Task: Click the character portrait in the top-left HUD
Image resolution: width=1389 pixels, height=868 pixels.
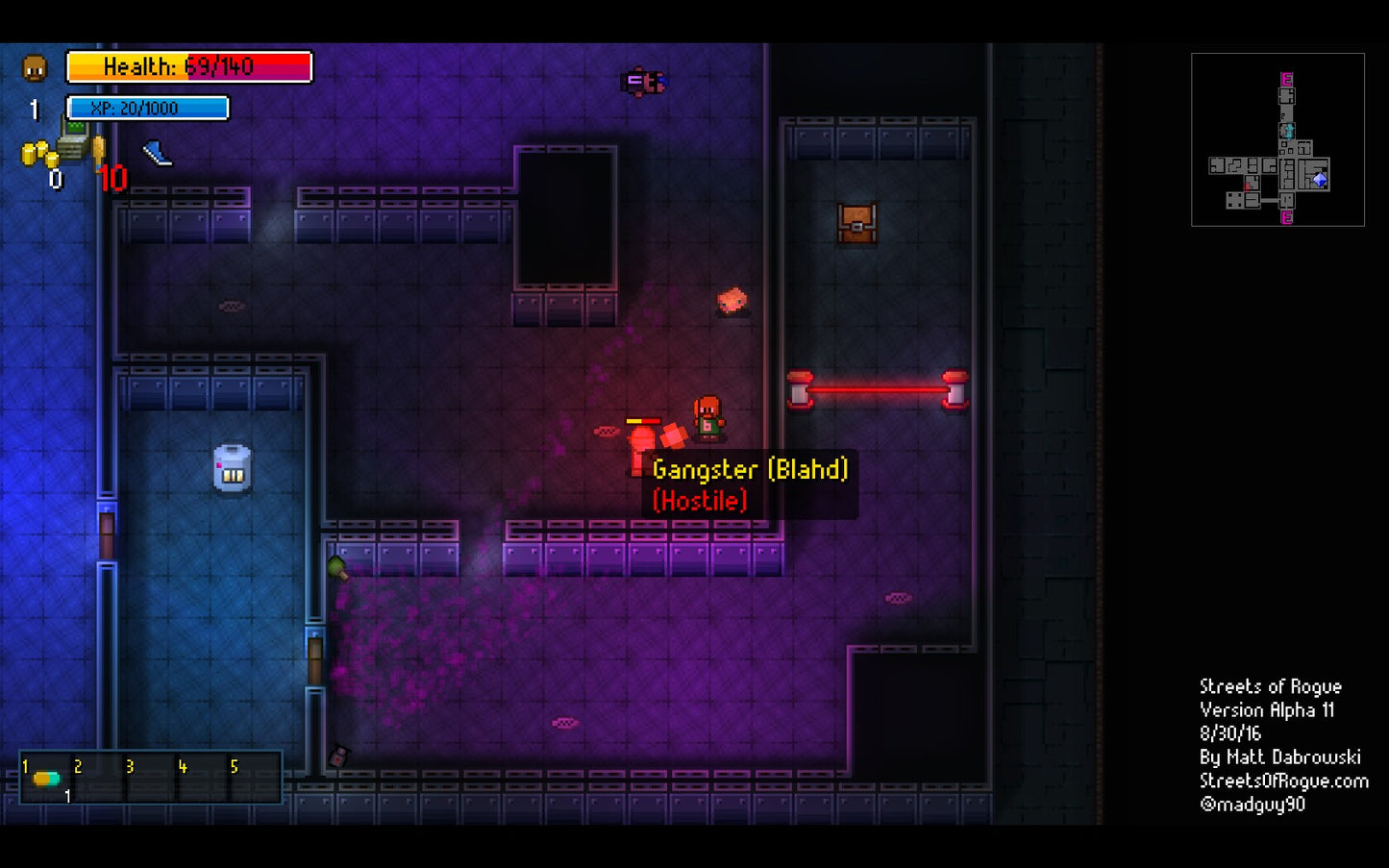Action: click(36, 69)
